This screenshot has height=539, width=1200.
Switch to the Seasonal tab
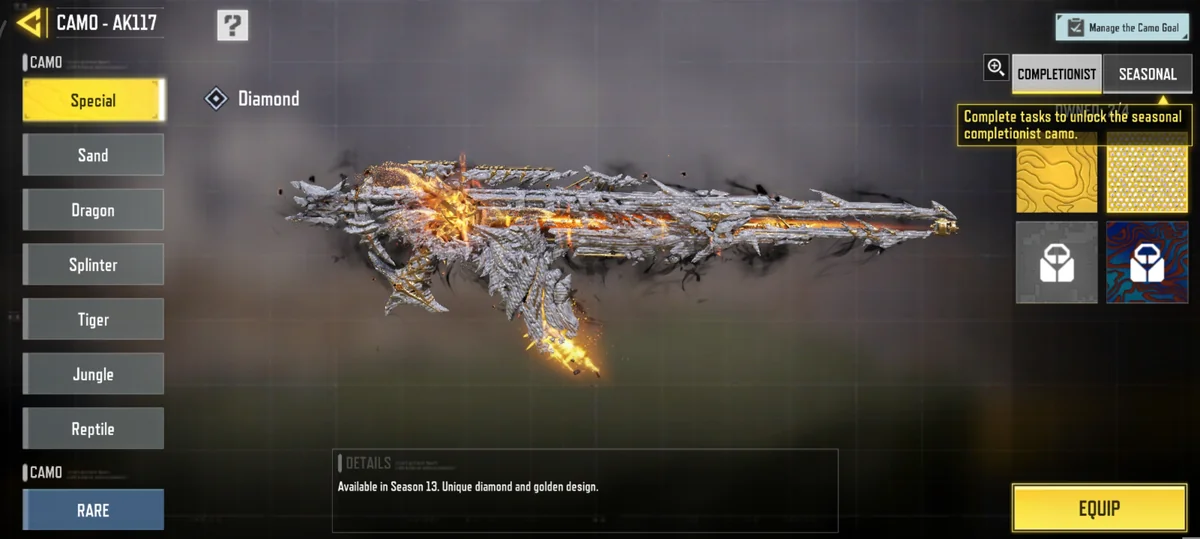[1147, 74]
